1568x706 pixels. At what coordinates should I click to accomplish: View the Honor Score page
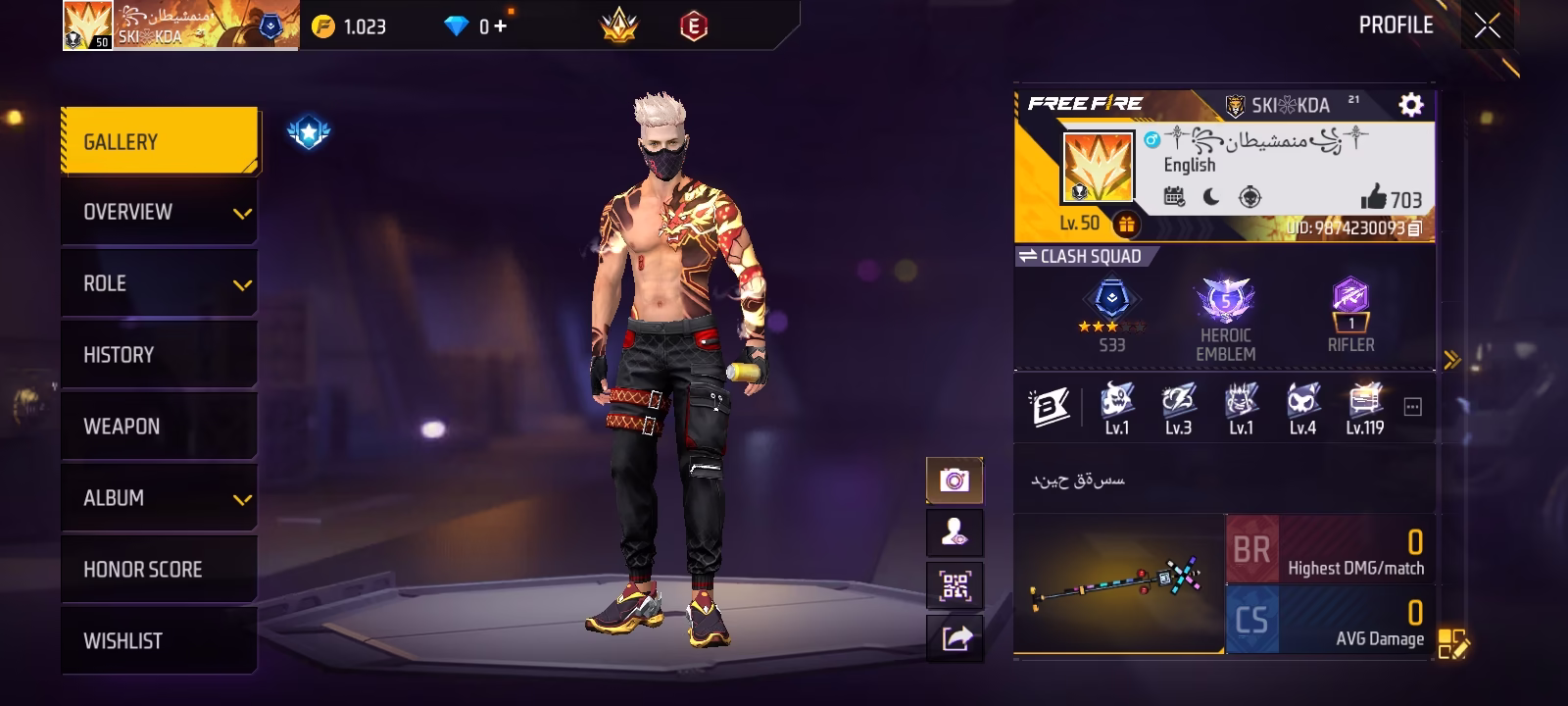160,570
